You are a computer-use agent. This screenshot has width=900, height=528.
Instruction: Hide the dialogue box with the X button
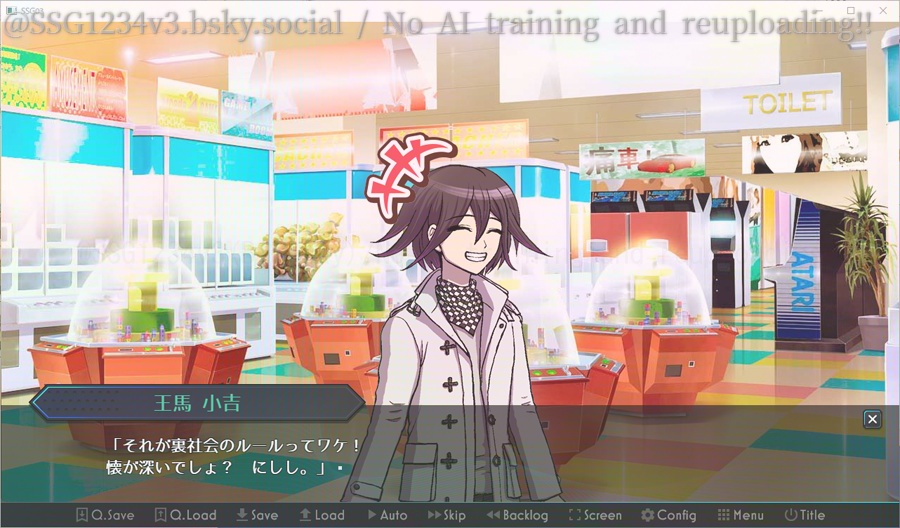pyautogui.click(x=873, y=419)
